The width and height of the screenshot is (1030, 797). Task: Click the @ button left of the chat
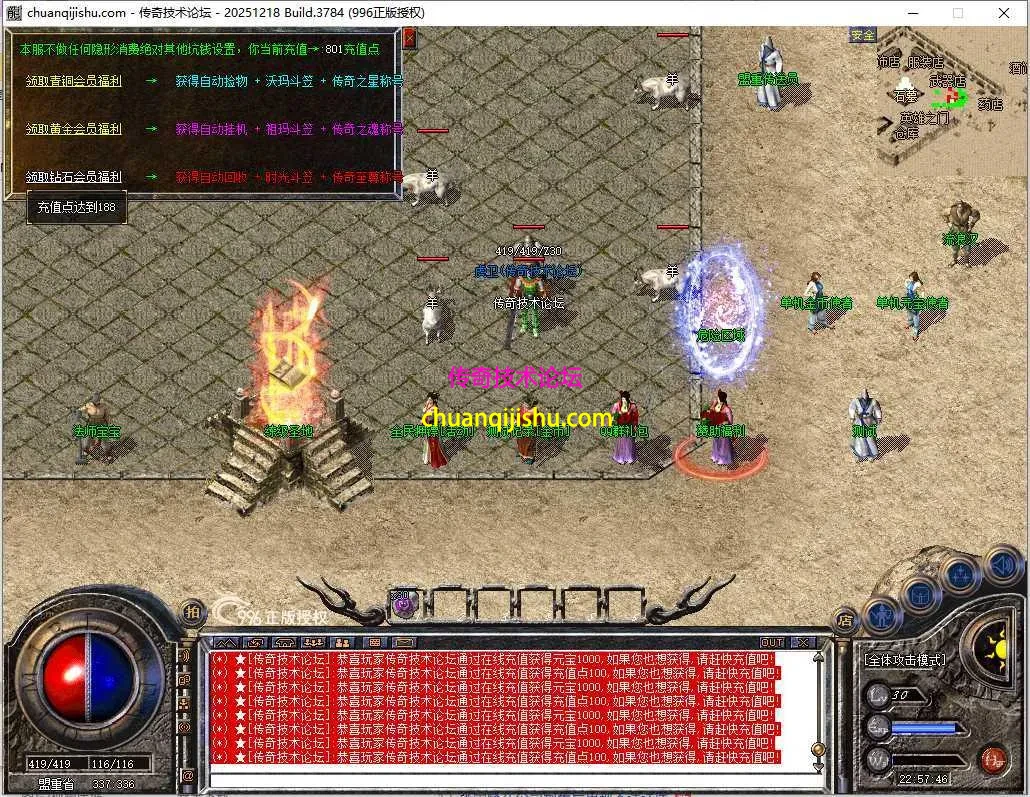pyautogui.click(x=188, y=775)
